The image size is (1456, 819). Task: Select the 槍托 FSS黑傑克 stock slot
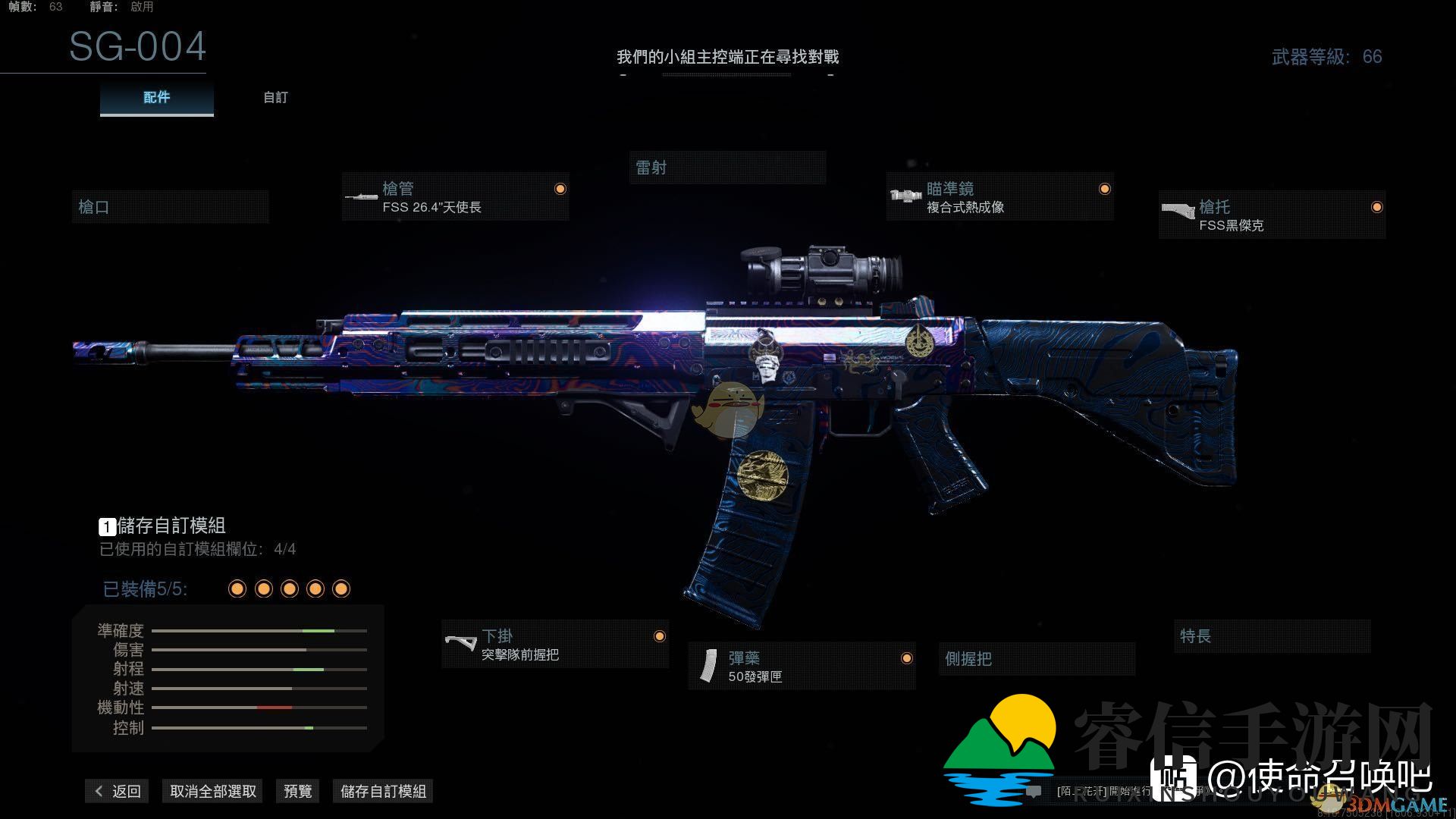[x=1272, y=215]
